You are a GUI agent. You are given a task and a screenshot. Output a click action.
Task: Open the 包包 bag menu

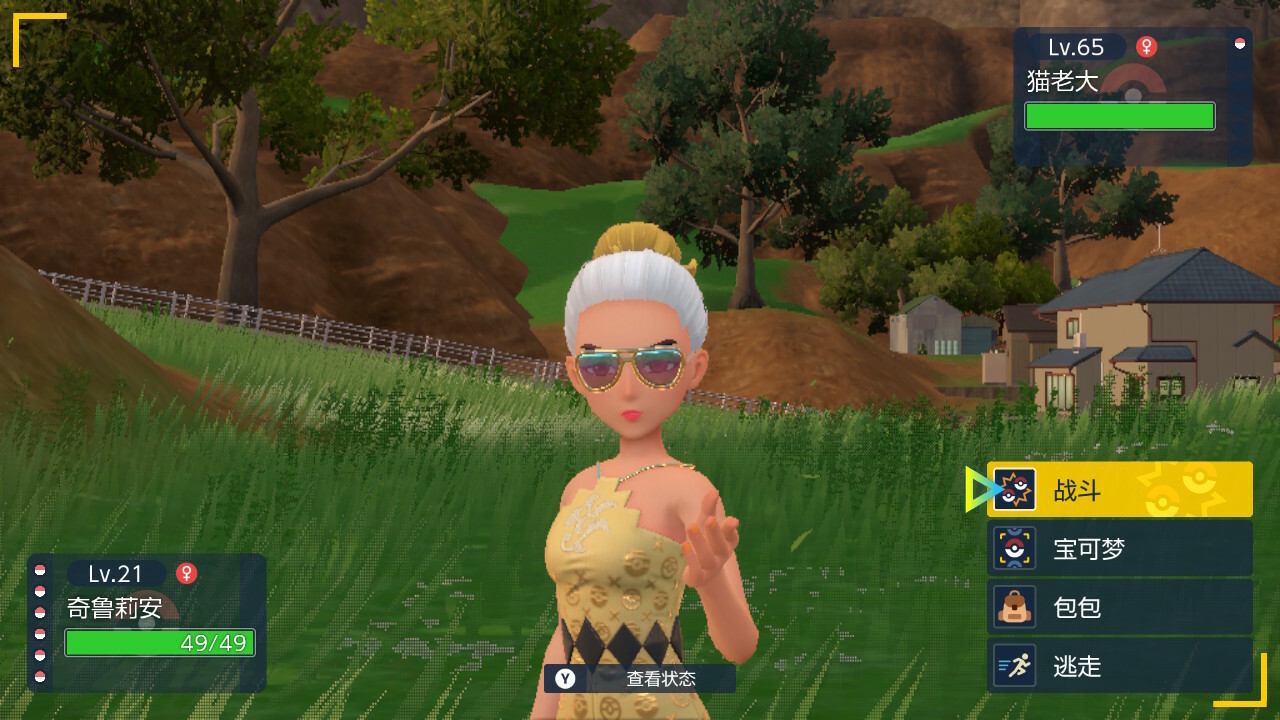(x=1119, y=607)
